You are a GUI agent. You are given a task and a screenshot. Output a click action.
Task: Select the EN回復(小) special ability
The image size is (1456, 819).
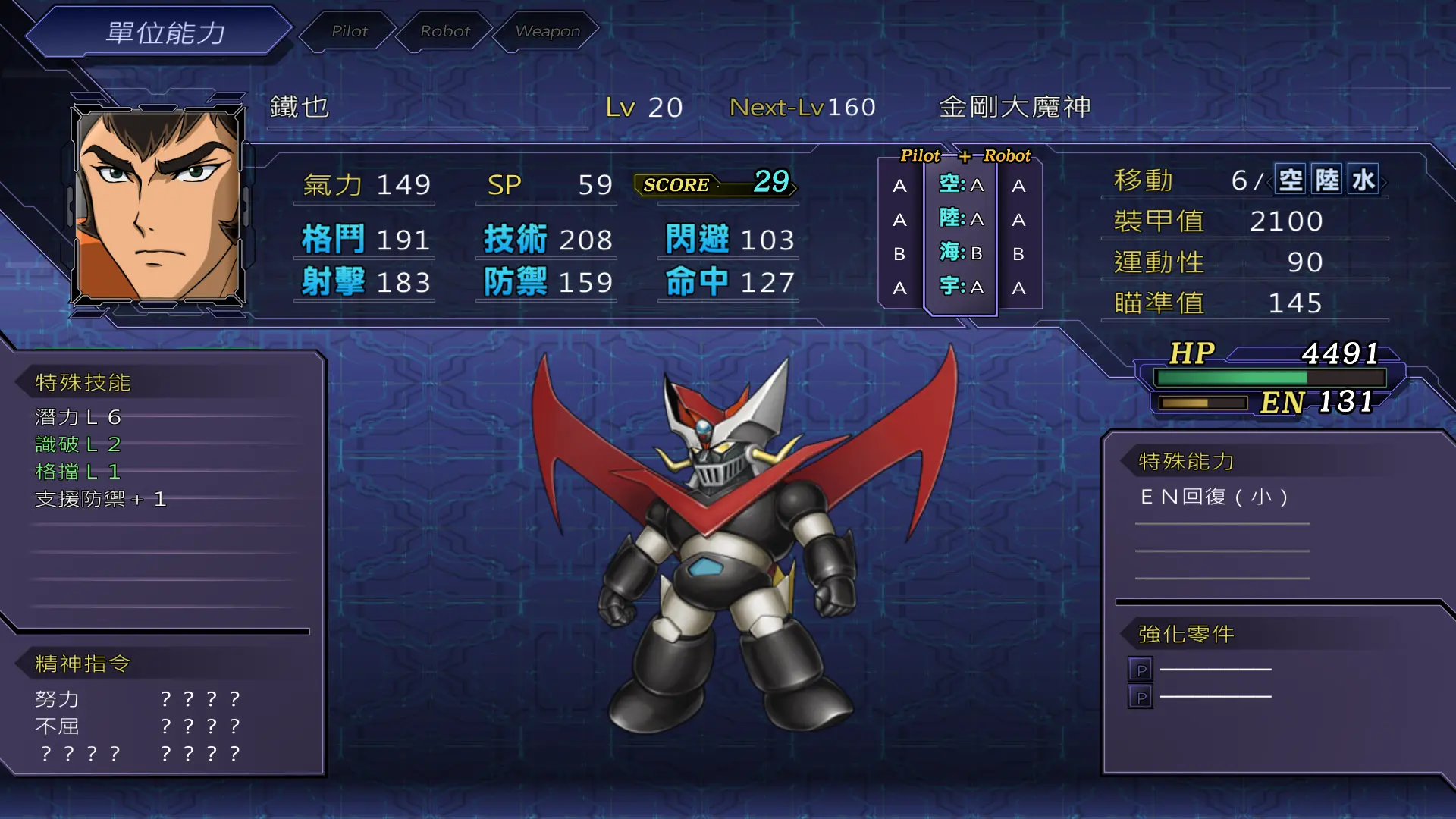click(1214, 497)
